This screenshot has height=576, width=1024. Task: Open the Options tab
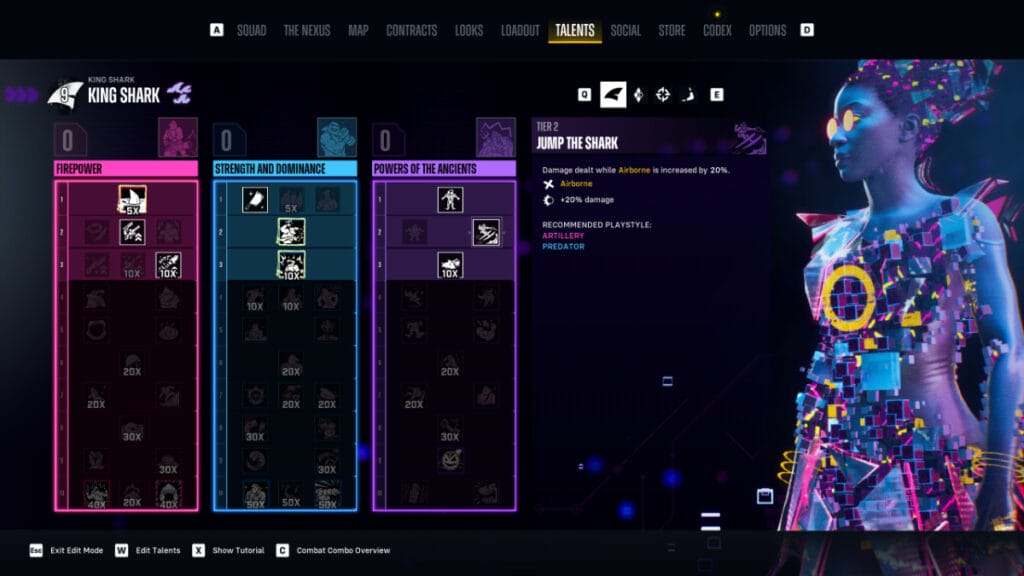[768, 30]
